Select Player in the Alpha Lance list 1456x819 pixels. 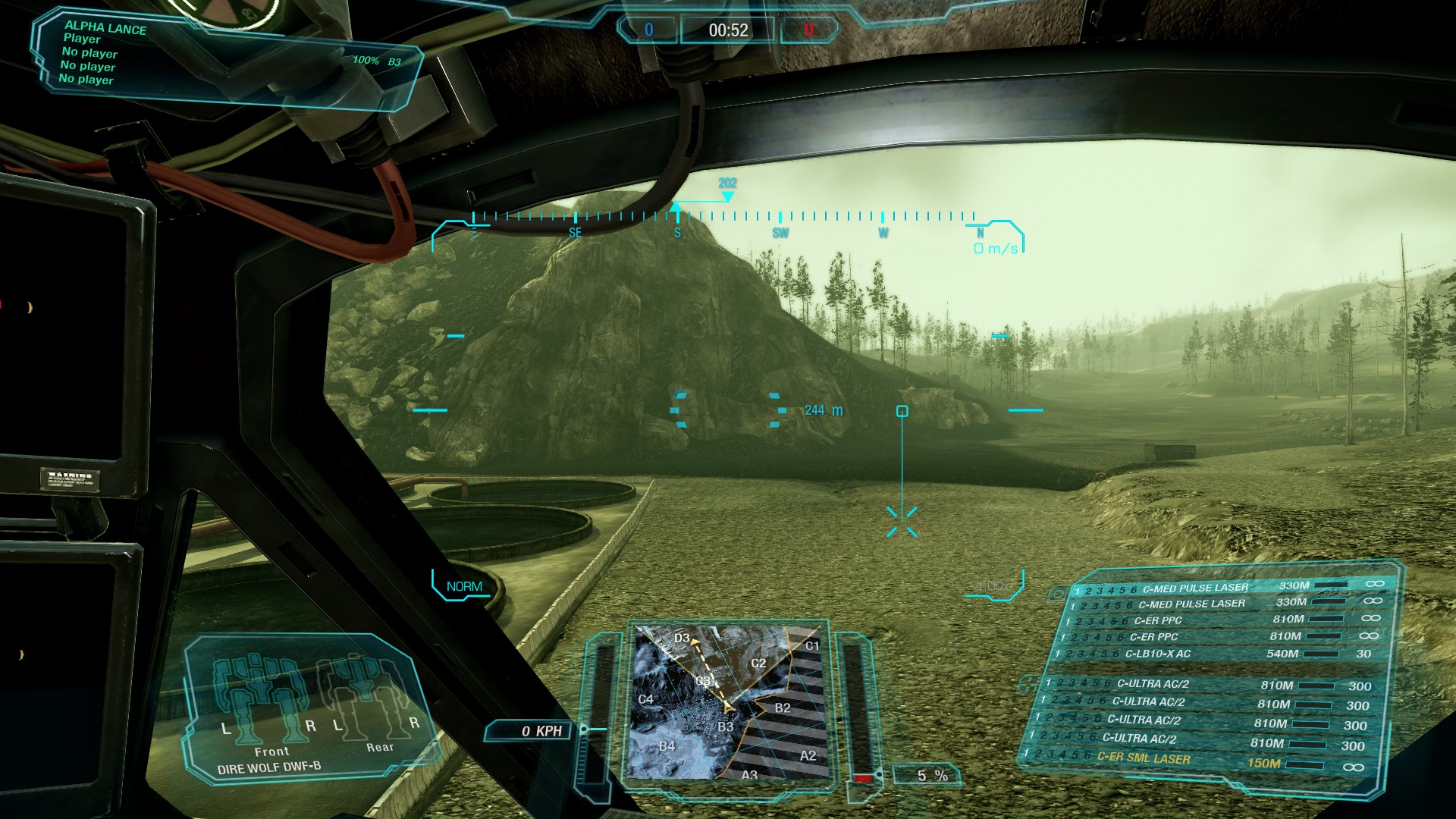pos(82,39)
